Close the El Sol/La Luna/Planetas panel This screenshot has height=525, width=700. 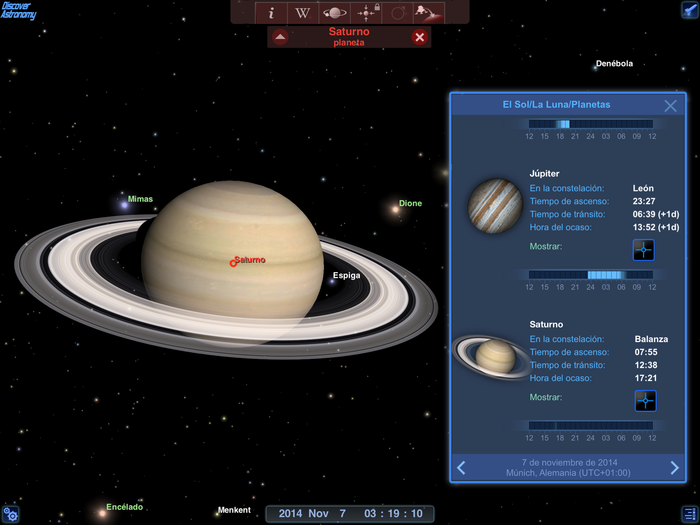pos(671,105)
